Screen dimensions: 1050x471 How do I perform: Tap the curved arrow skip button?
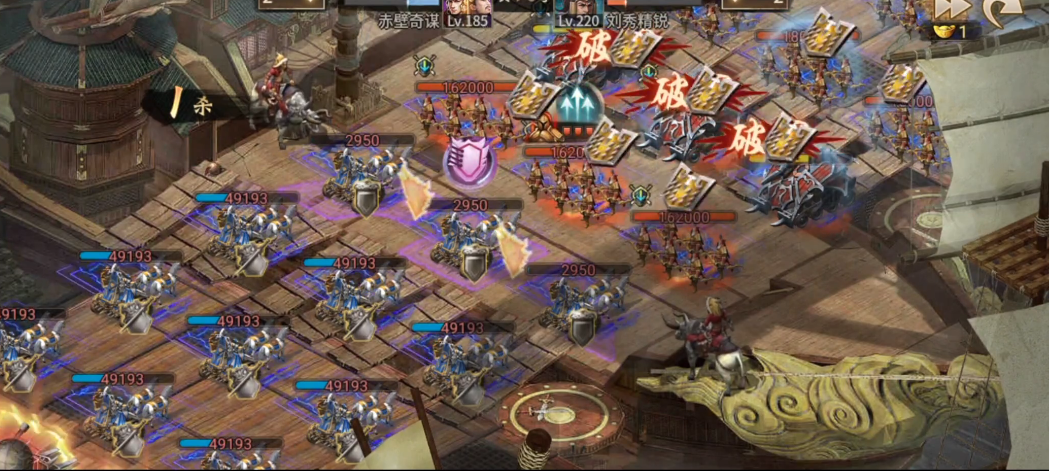pyautogui.click(x=998, y=9)
